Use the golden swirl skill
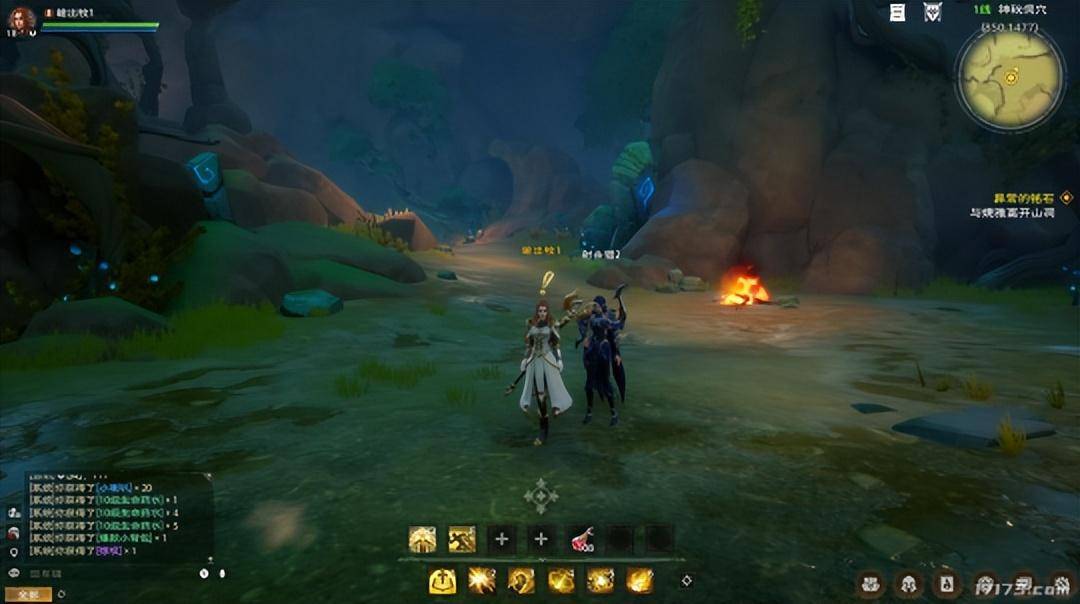Image resolution: width=1080 pixels, height=604 pixels. pos(521,581)
